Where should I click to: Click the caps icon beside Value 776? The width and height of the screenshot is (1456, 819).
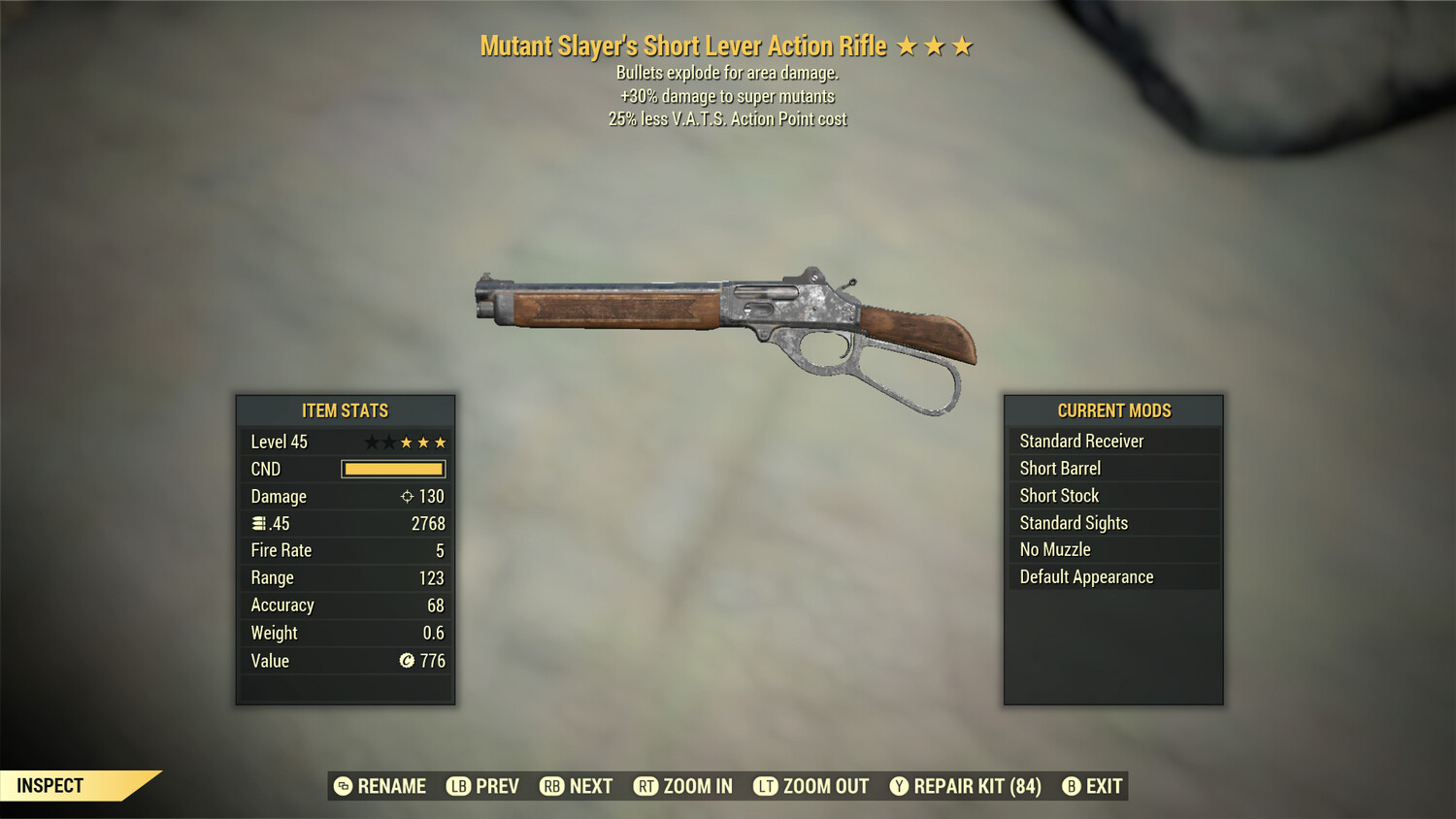(408, 661)
